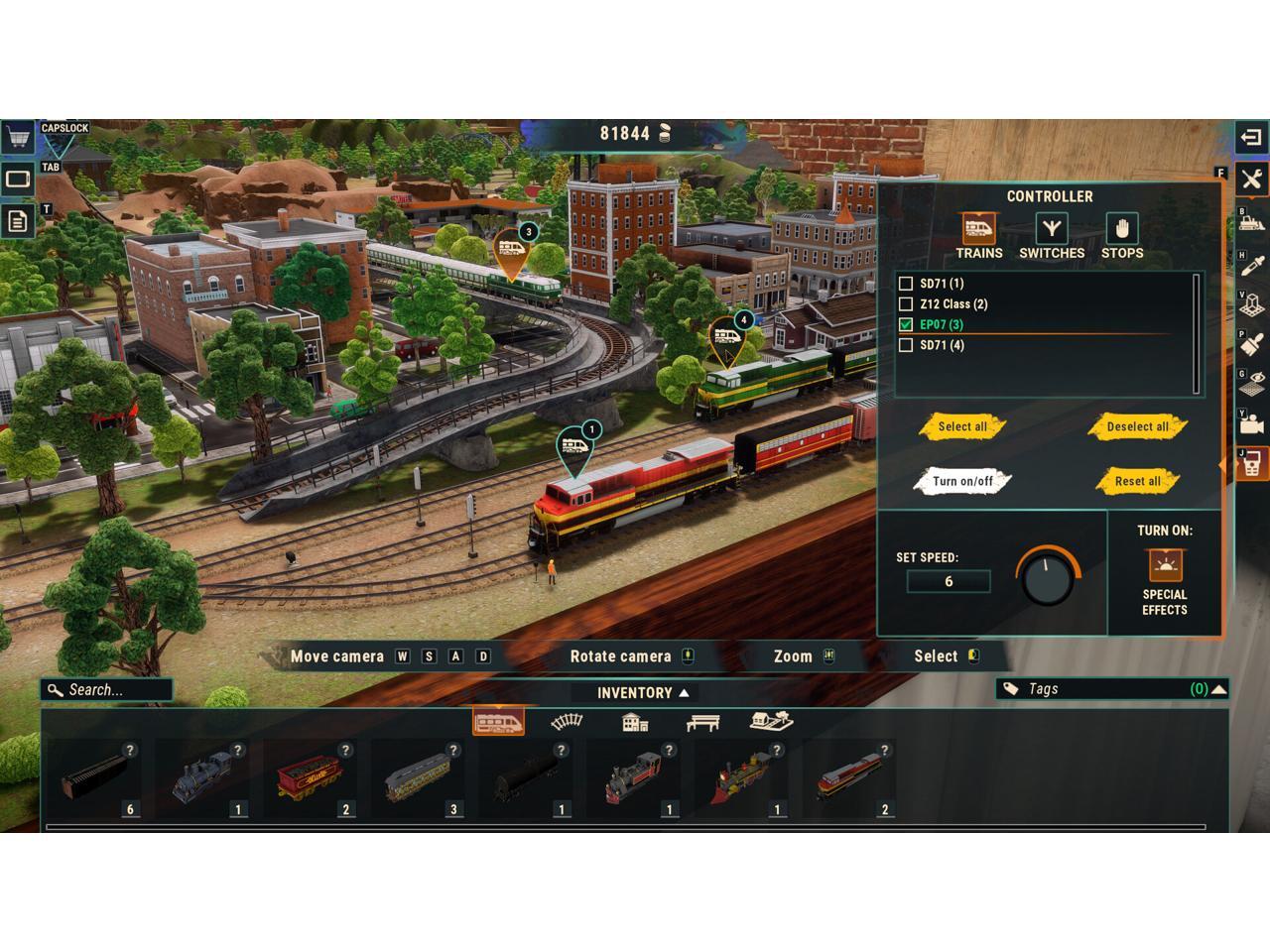
Task: Show the tracks inventory category
Action: click(x=567, y=722)
